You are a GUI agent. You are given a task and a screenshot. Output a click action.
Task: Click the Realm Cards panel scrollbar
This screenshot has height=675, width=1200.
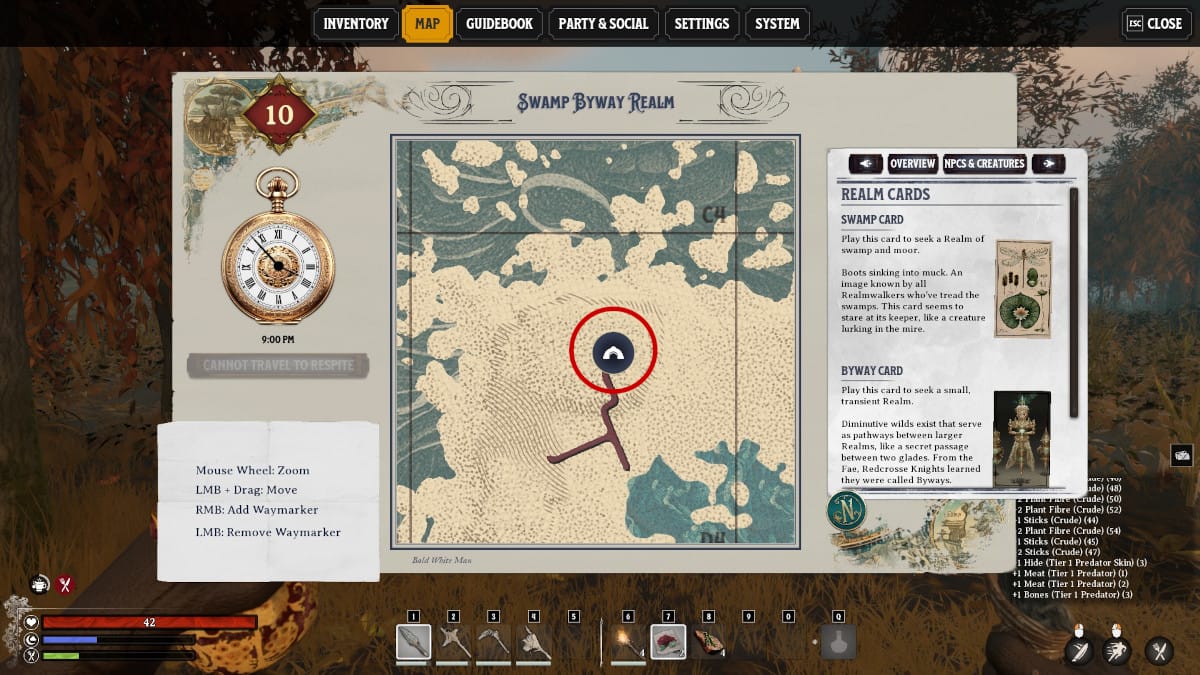tap(1075, 300)
